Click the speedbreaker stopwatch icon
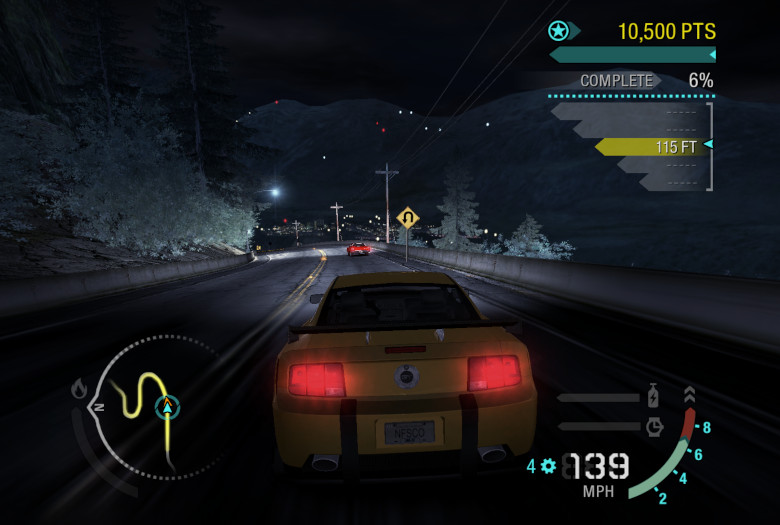The width and height of the screenshot is (780, 525). (x=653, y=426)
